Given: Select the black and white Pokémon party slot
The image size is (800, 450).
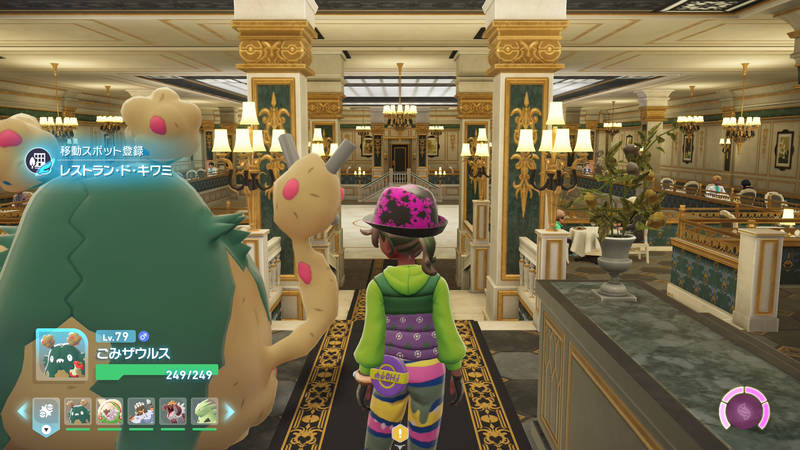Looking at the screenshot, I should point(141,411).
